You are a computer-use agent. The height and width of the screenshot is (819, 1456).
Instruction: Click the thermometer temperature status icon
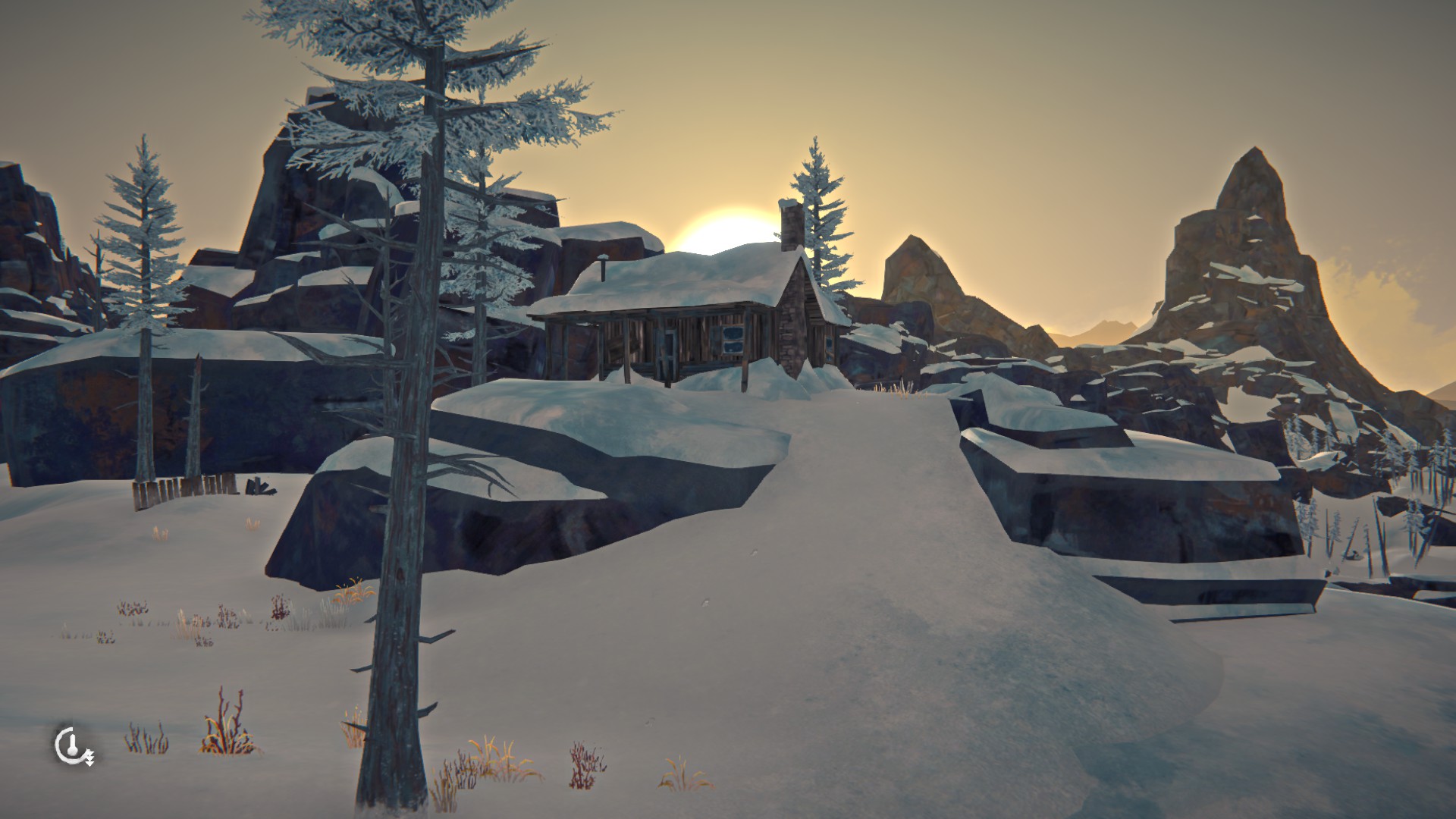coord(73,745)
